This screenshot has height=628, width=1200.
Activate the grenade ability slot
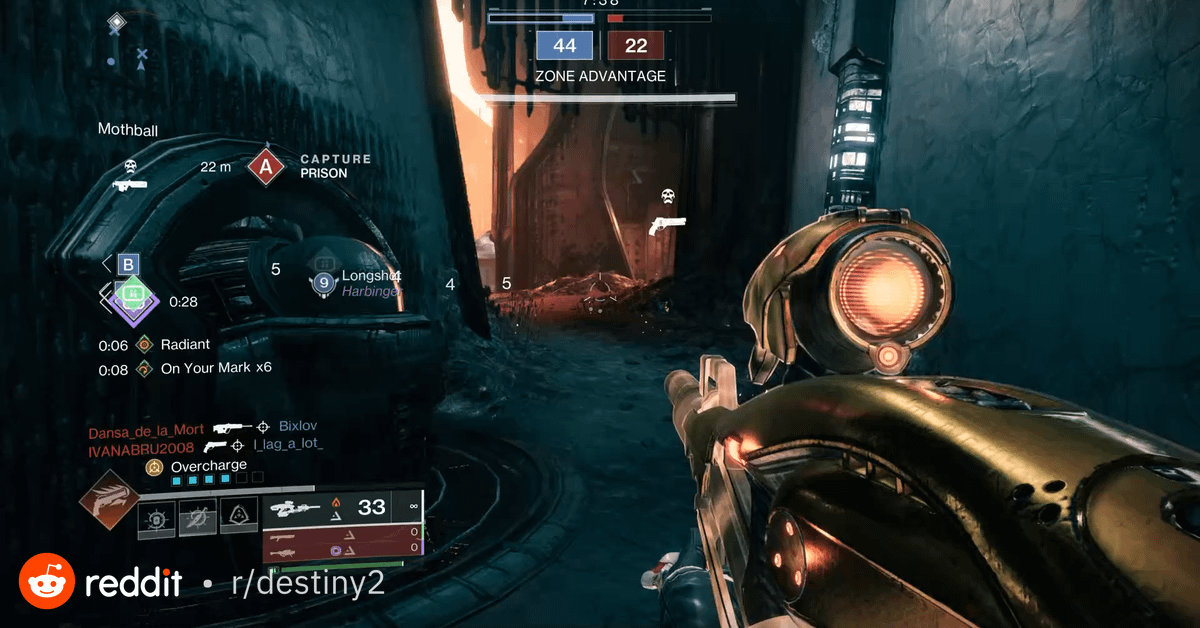[157, 517]
